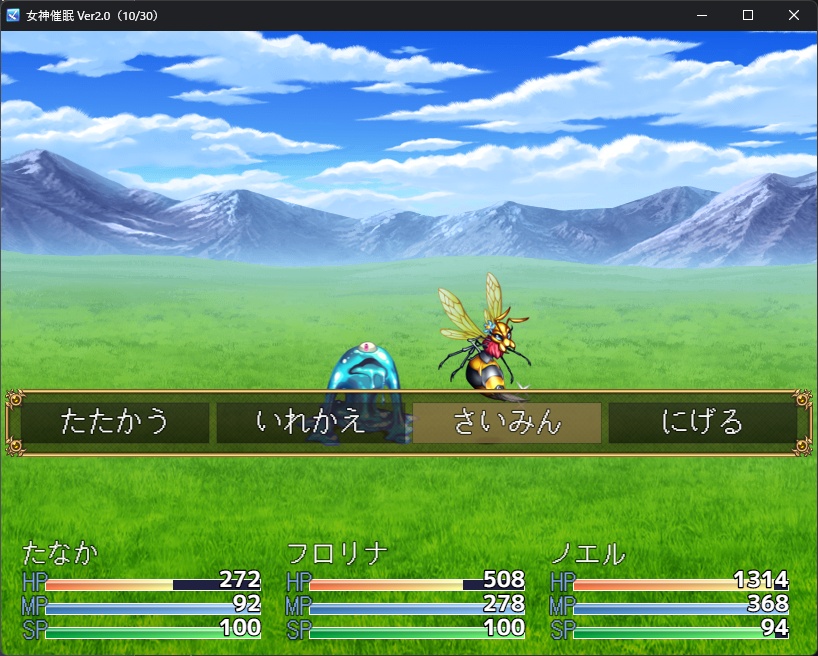Pick the さいみん command
818x656 pixels.
pyautogui.click(x=507, y=422)
